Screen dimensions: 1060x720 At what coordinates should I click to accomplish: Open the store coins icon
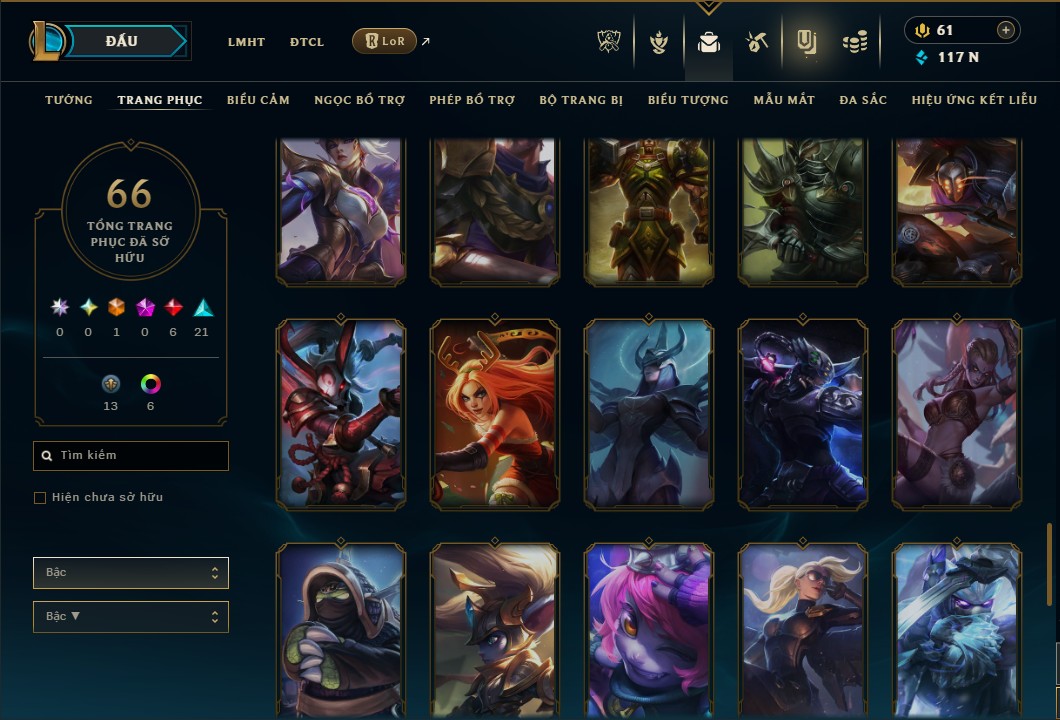pyautogui.click(x=854, y=42)
